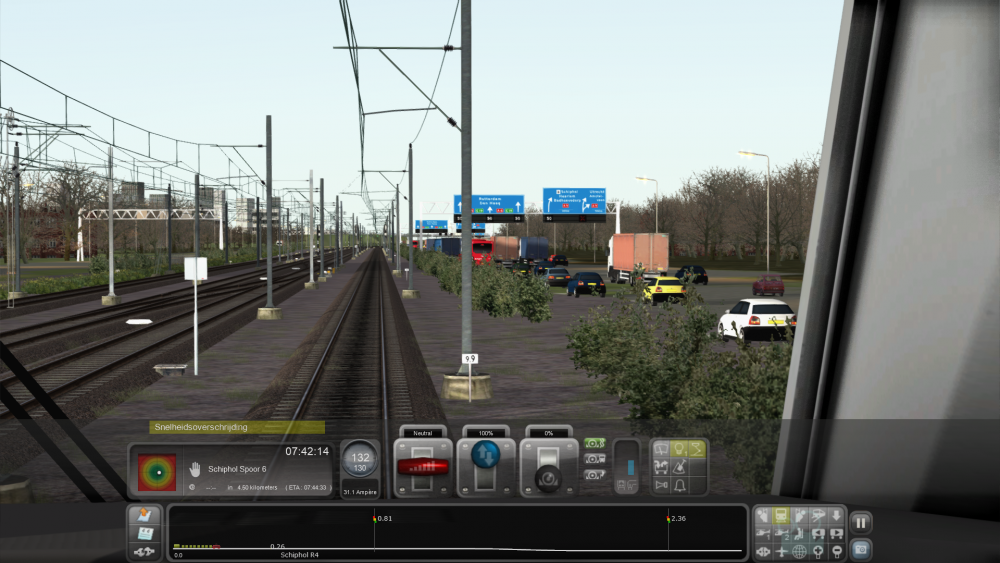Image resolution: width=1000 pixels, height=563 pixels.
Task: Take a screenshot with the camera button
Action: pyautogui.click(x=861, y=548)
